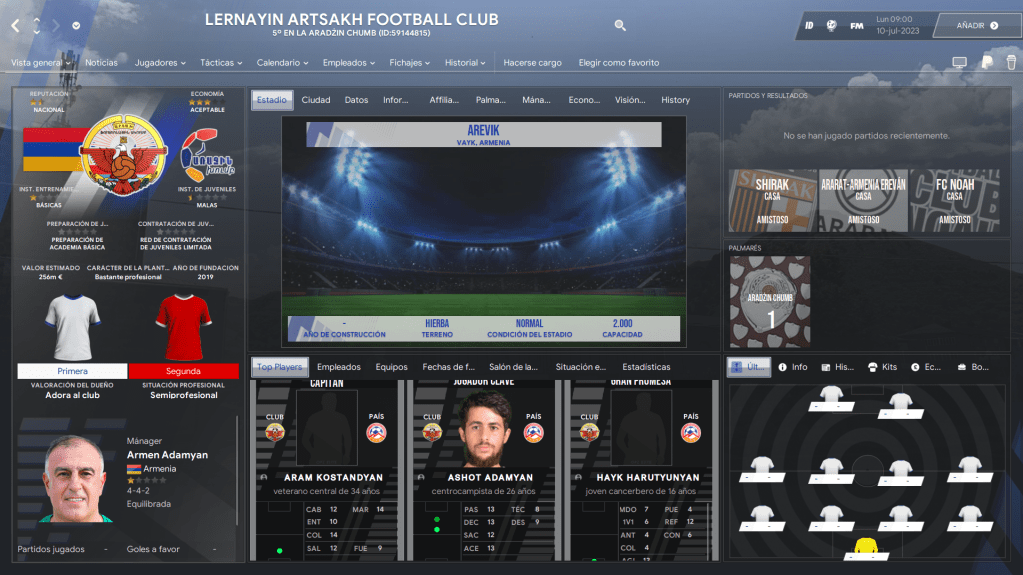This screenshot has height=575, width=1023.
Task: Open the search magnifier
Action: click(620, 26)
